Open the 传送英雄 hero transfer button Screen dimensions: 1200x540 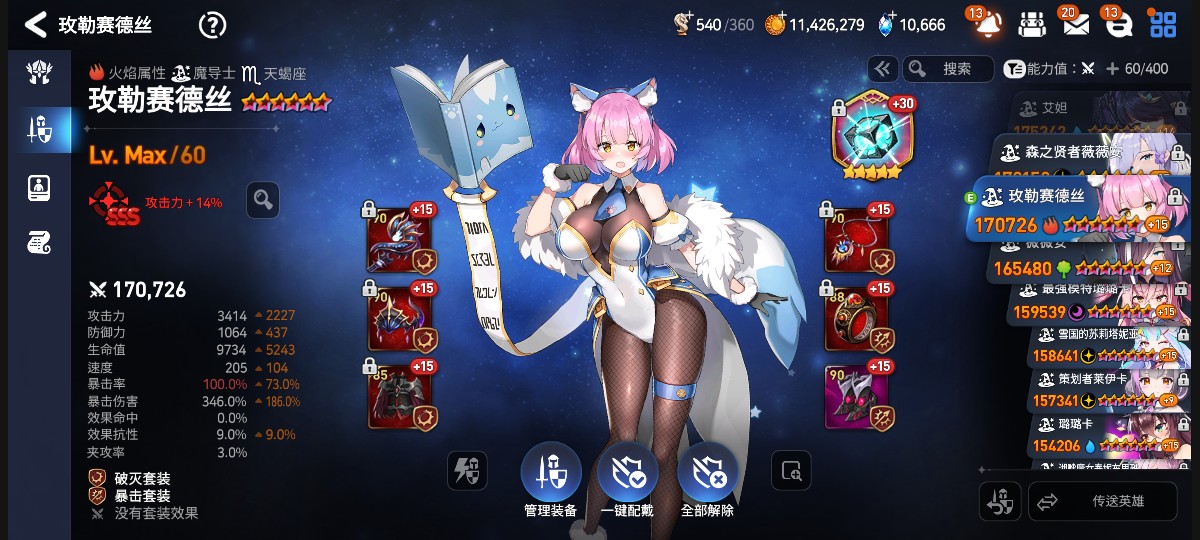click(x=1102, y=502)
